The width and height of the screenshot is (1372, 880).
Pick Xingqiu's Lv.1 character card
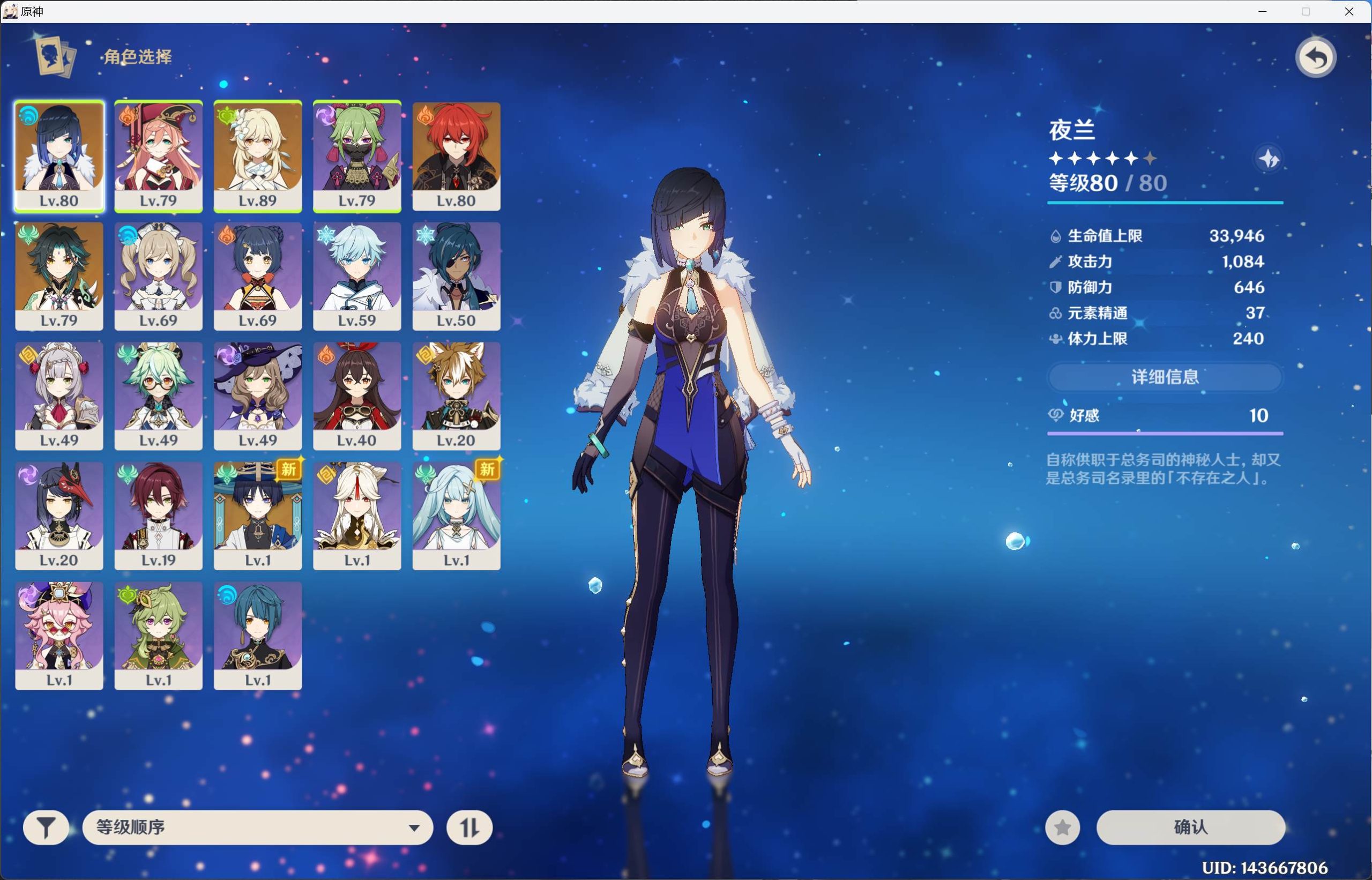click(258, 636)
